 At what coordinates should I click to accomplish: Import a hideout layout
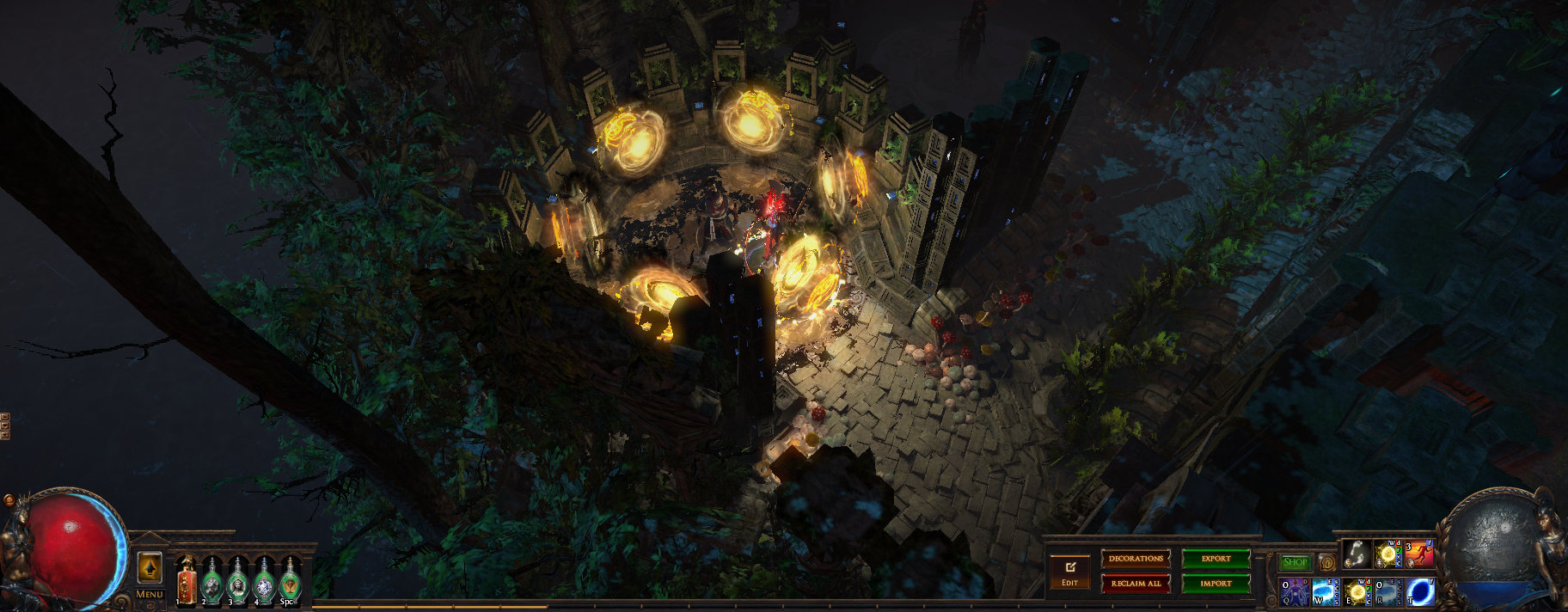click(x=1216, y=584)
